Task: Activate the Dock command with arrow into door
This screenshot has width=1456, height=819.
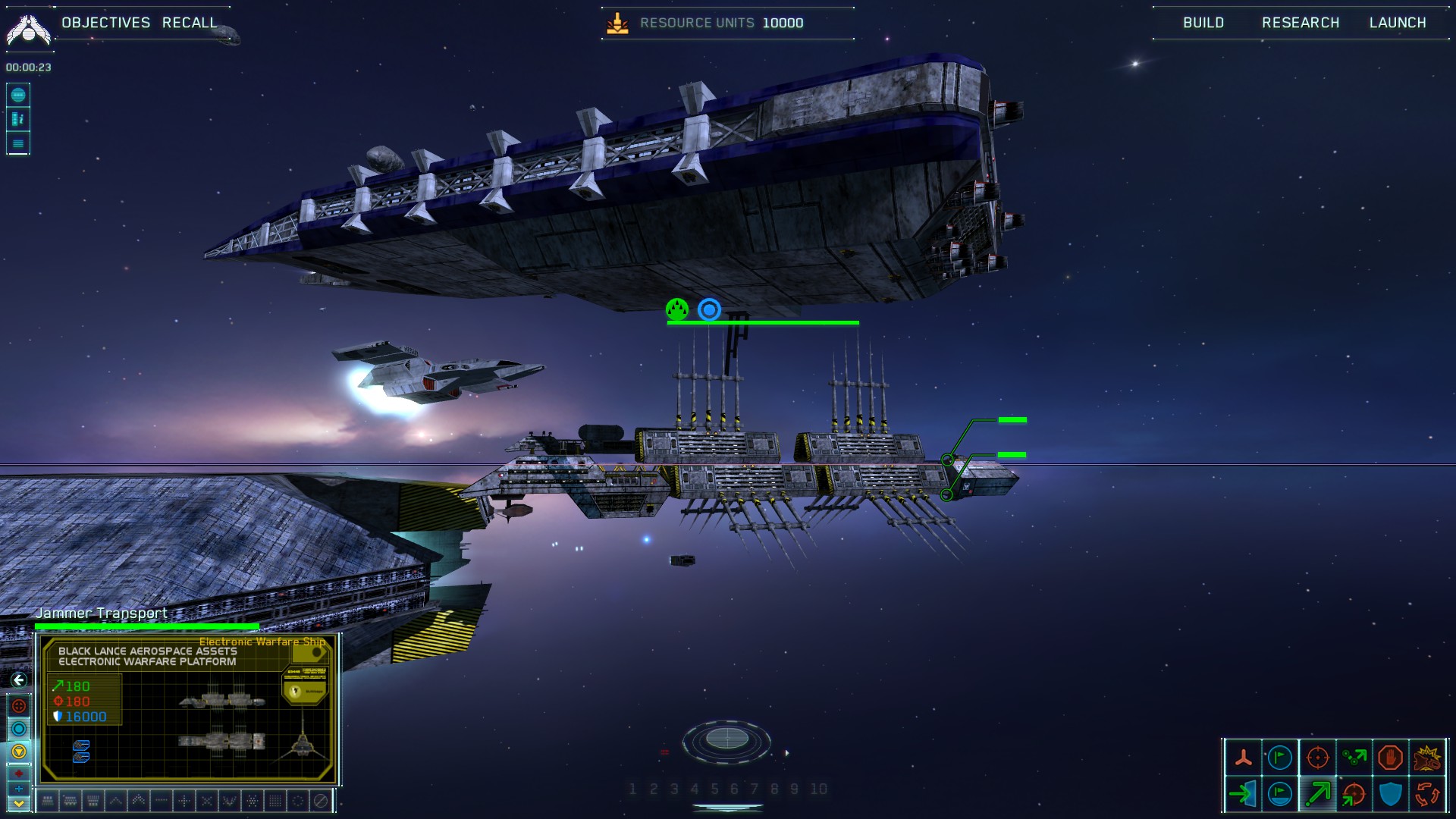Action: (1243, 794)
